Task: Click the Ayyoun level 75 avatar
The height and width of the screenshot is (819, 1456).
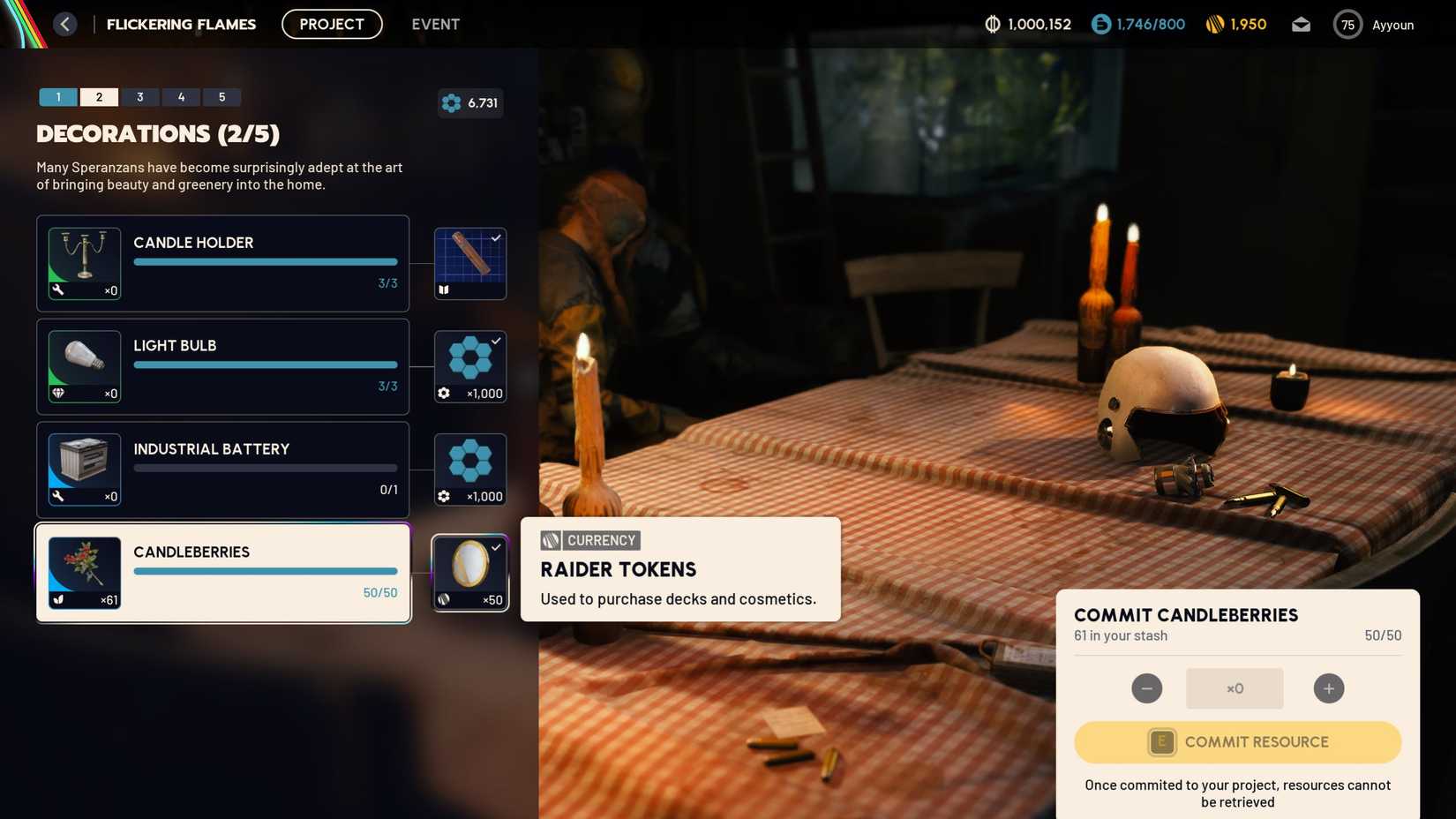Action: [1347, 24]
